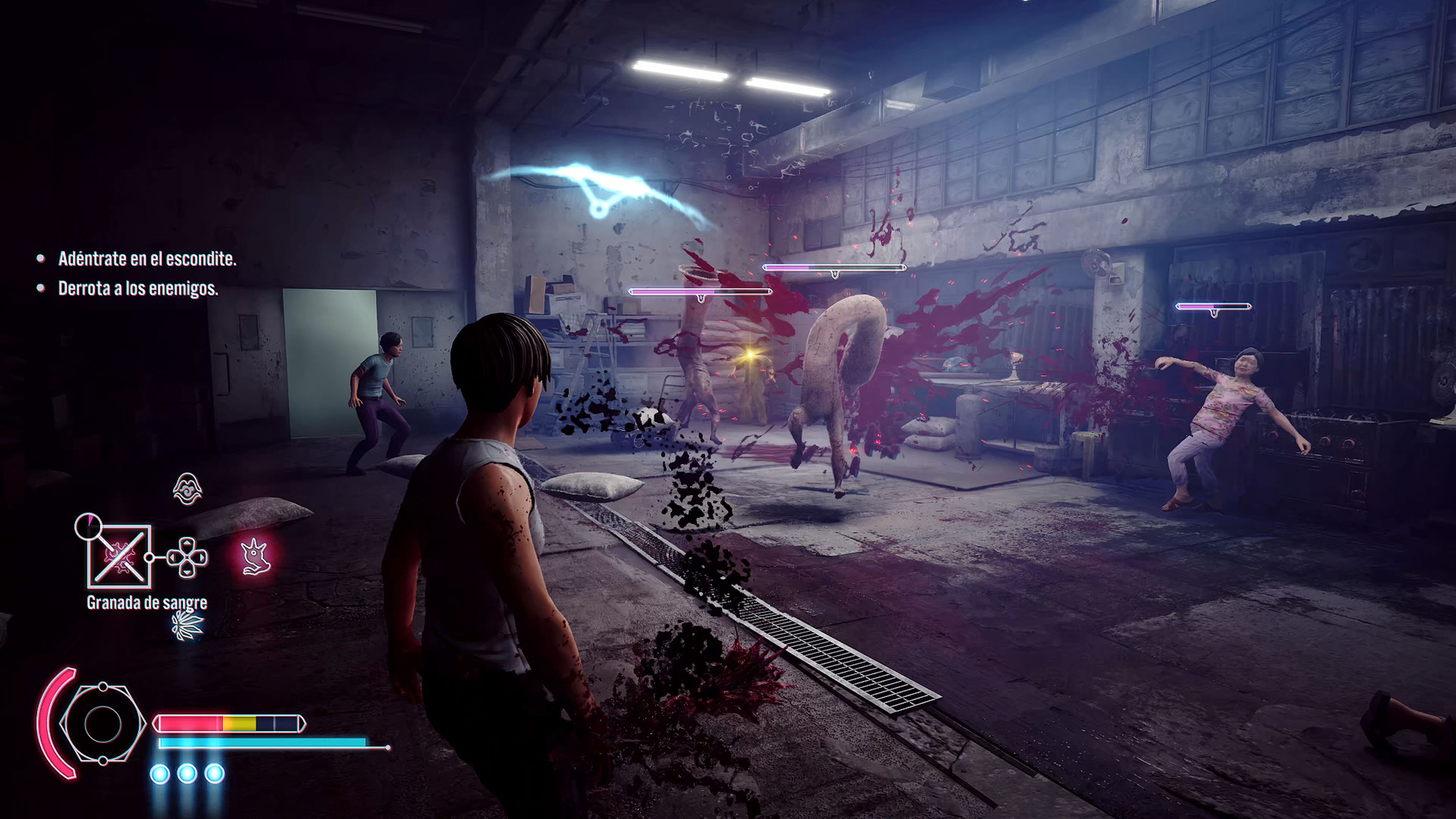Viewport: 1456px width, 819px height.
Task: Click the 'Adéntrate en el escondite' objective
Action: pos(147,259)
